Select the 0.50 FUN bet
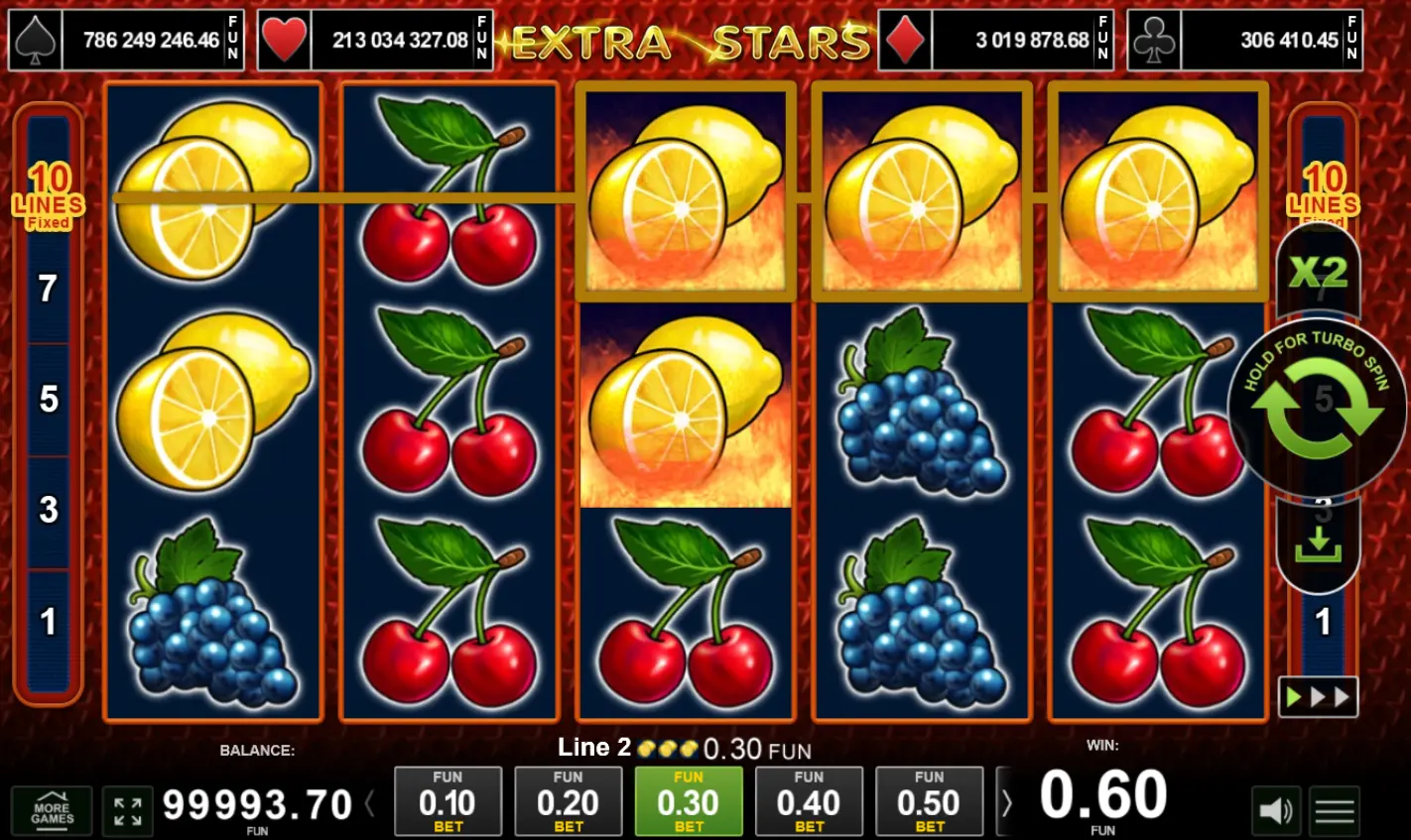 click(929, 801)
